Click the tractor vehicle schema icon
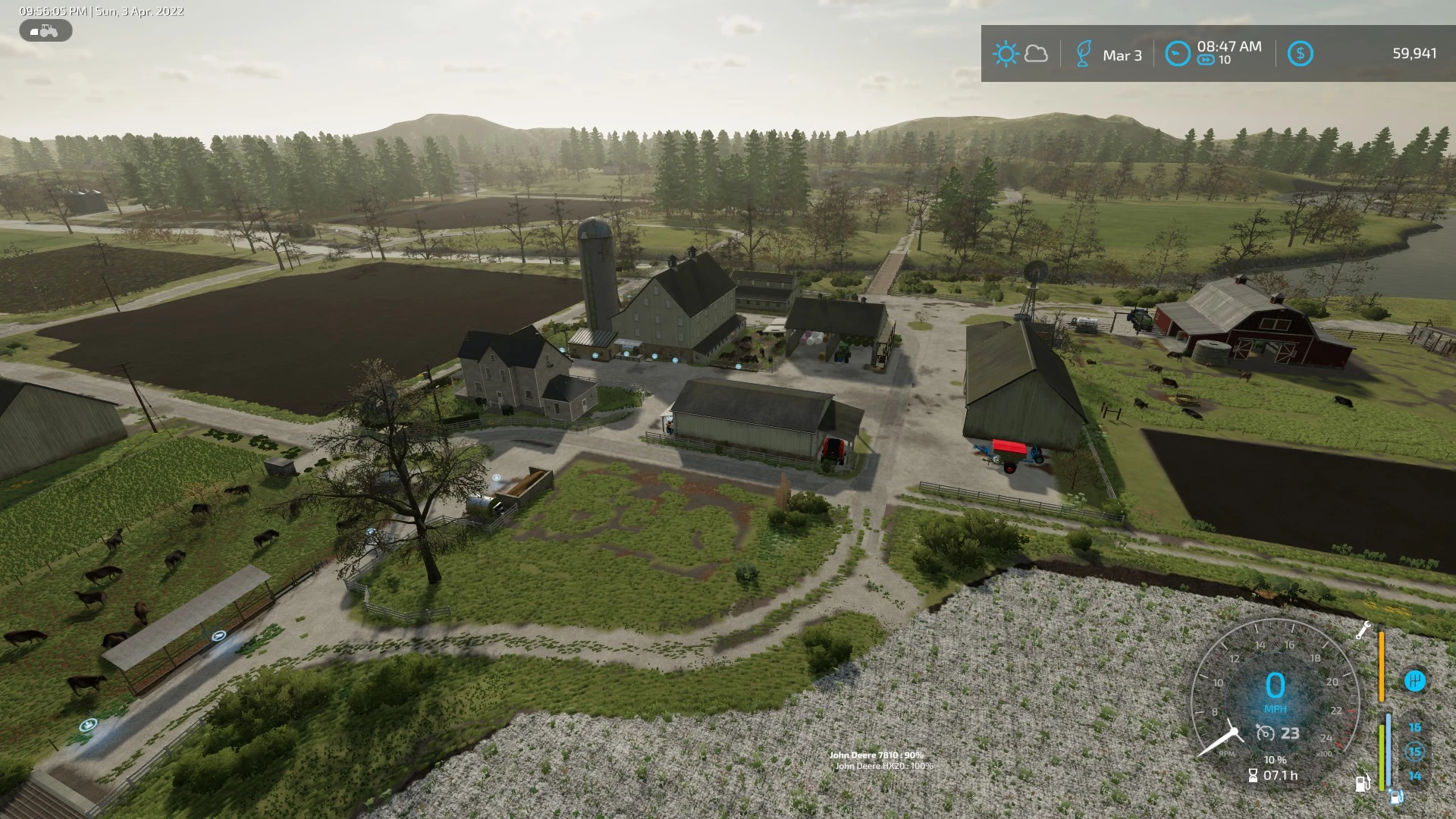Screen dimensions: 1456x819 pyautogui.click(x=45, y=31)
